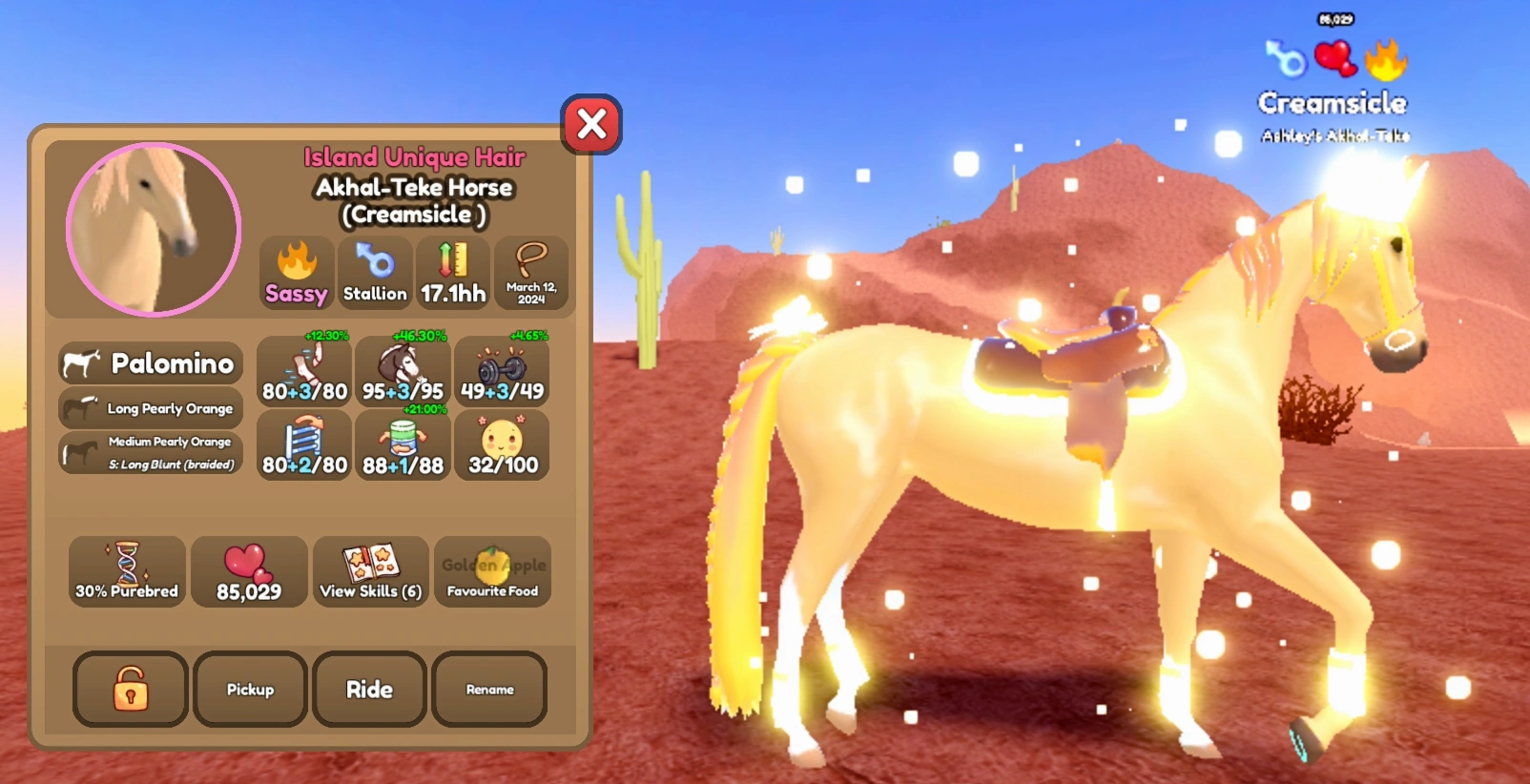Click Rename to change the horse's name
Screen dimensions: 1530x784
point(489,690)
